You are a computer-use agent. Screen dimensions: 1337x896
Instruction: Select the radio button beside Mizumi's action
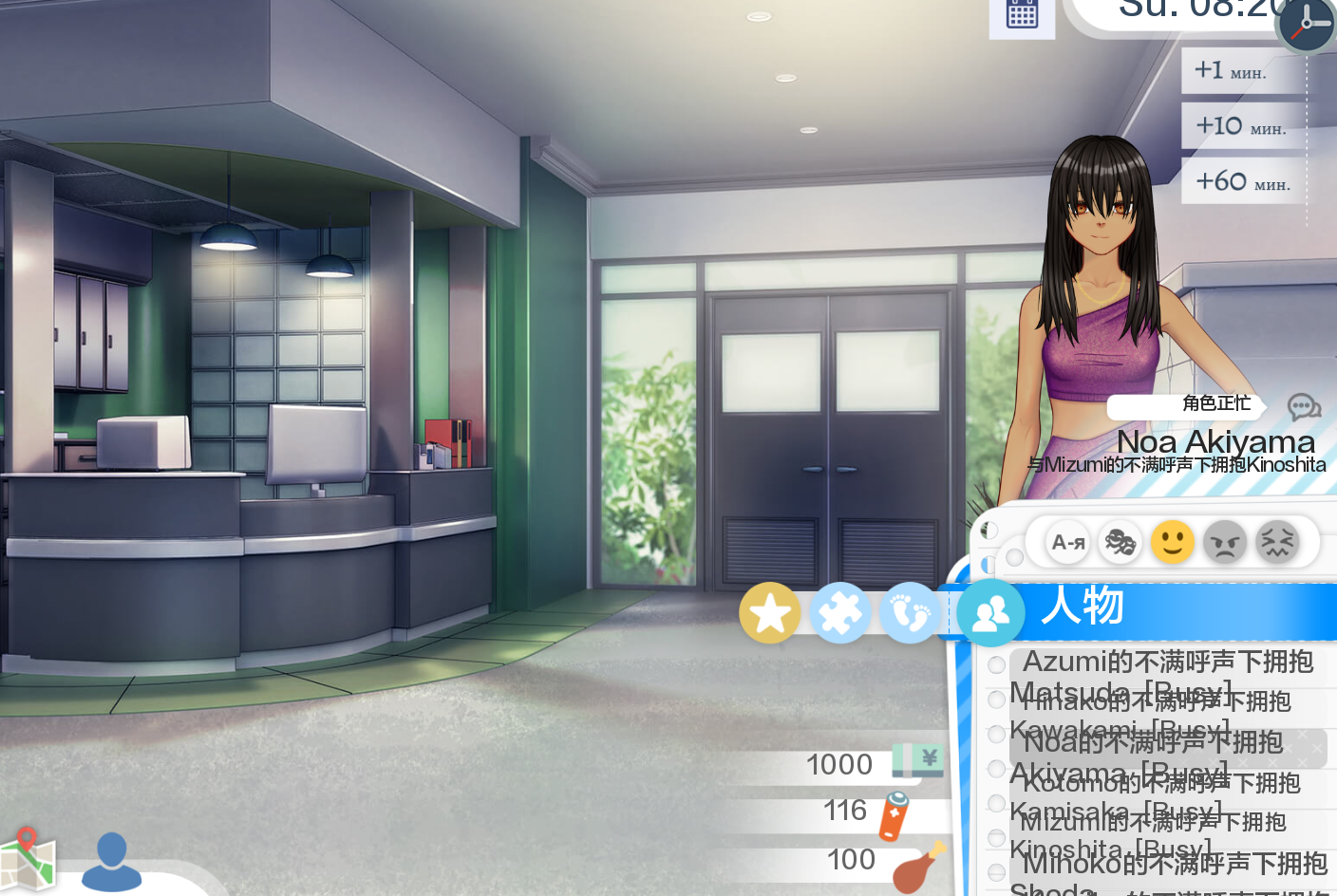coord(995,803)
